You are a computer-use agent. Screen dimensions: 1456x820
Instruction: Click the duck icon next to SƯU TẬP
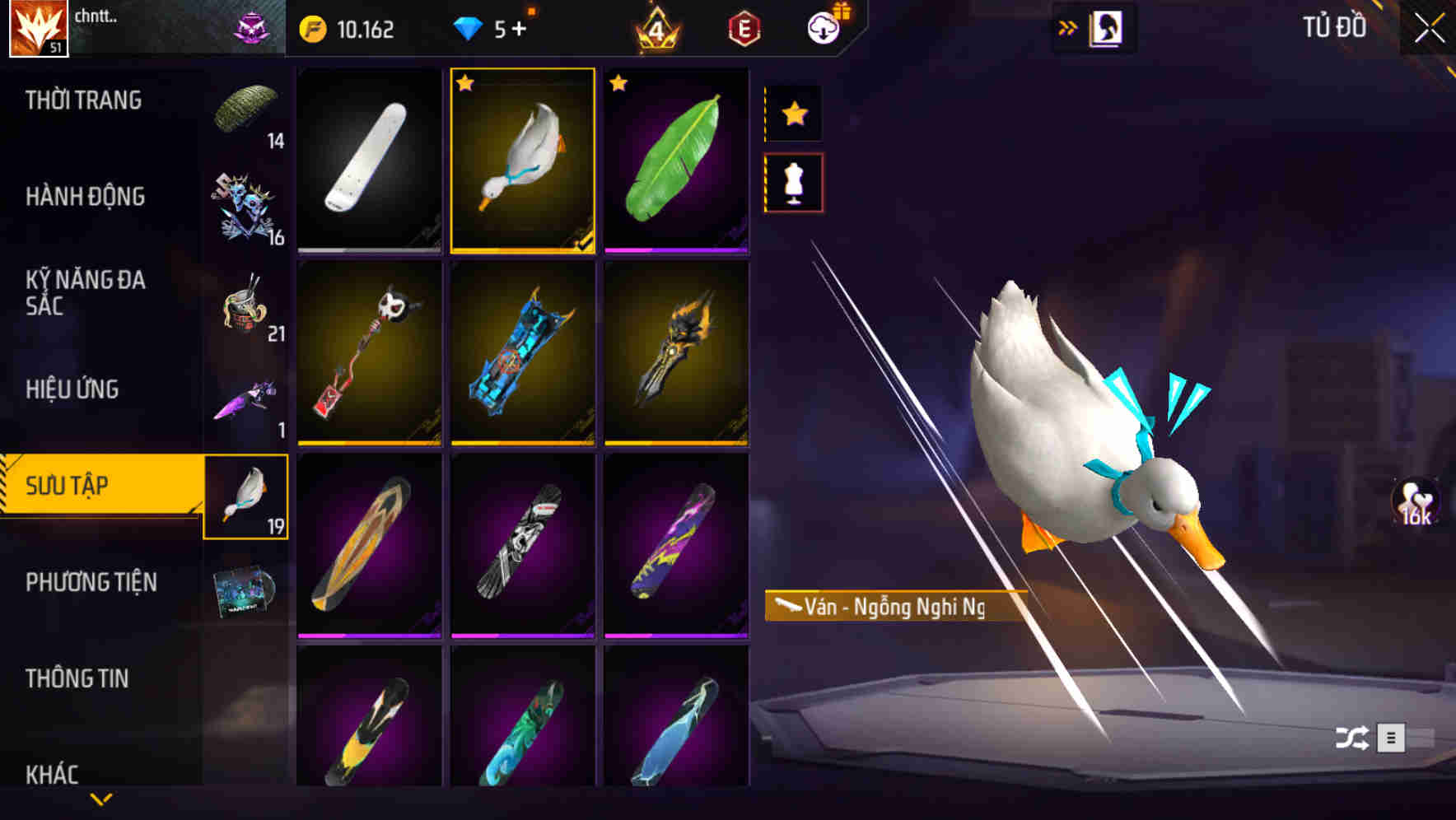click(x=246, y=494)
